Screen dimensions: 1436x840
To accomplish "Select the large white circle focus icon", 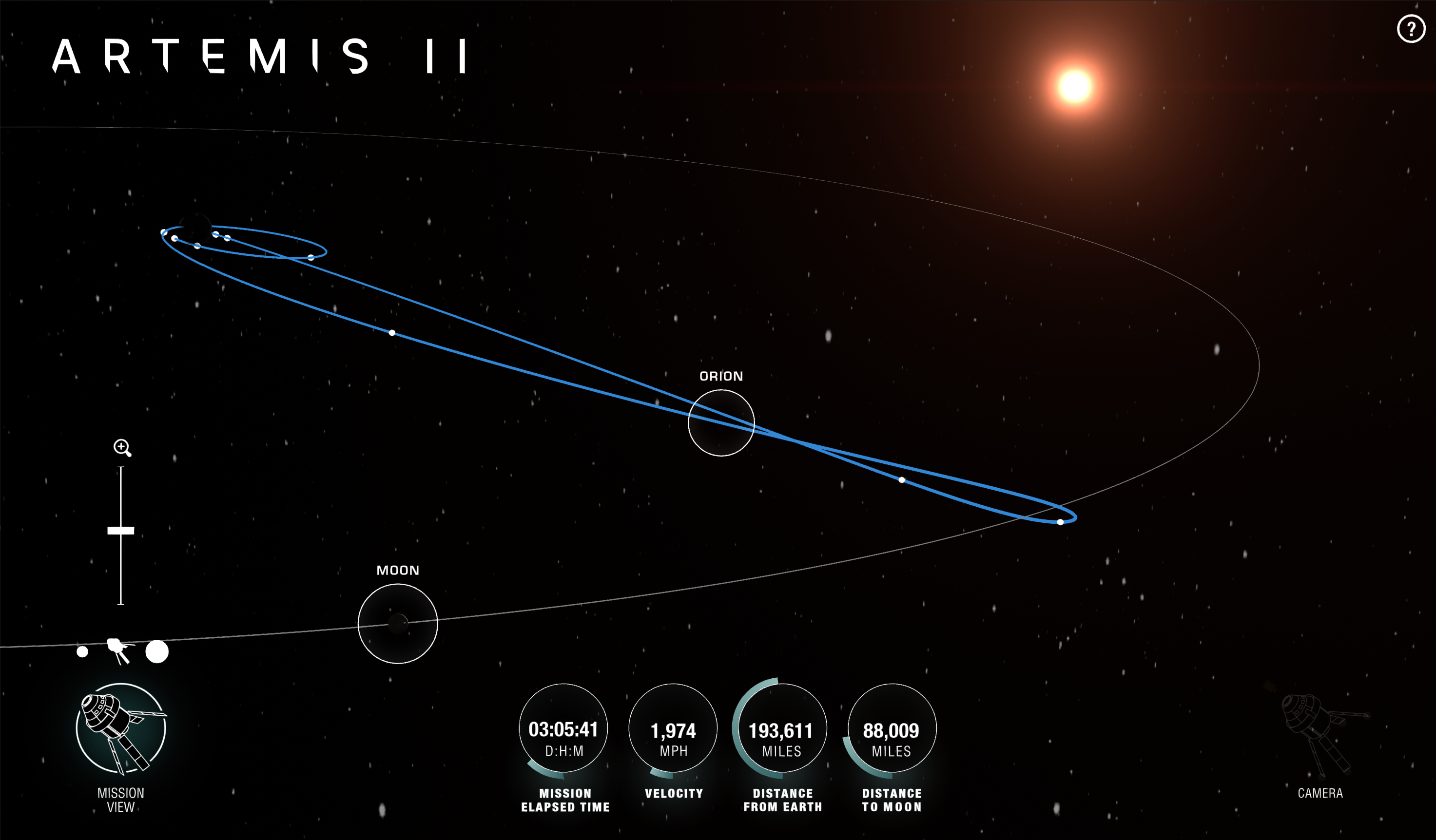I will [156, 651].
